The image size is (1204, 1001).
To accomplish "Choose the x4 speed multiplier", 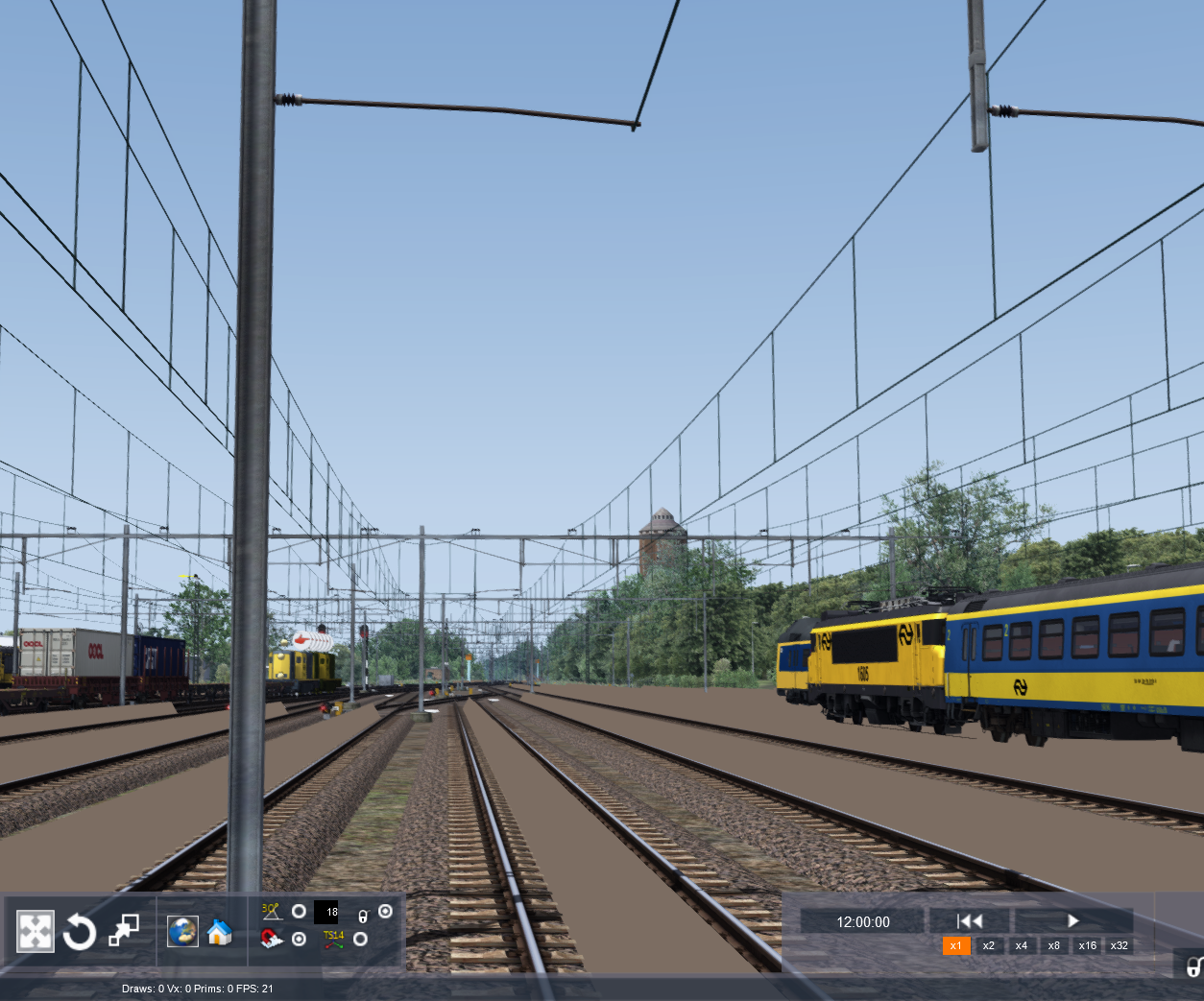I will point(1021,945).
